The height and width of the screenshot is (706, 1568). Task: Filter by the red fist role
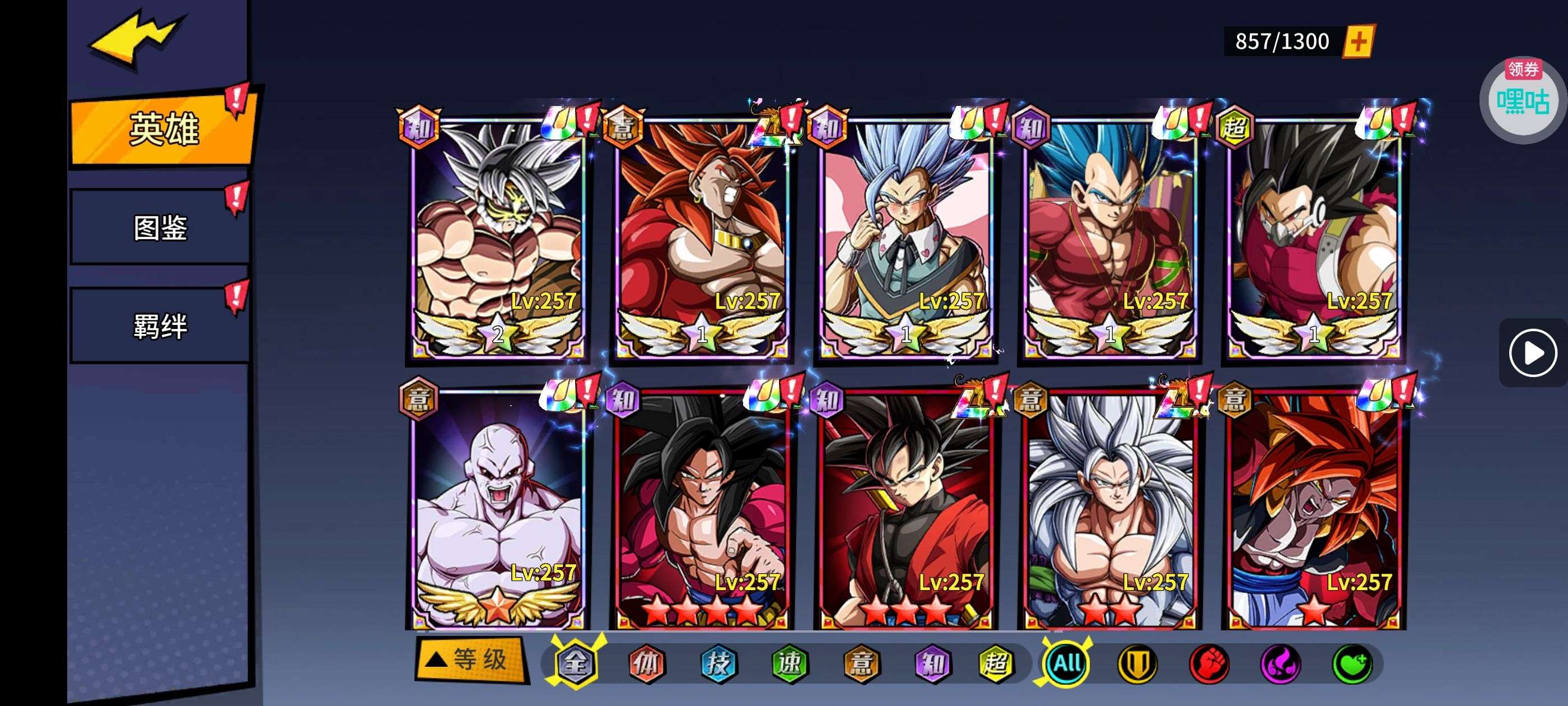tap(1209, 663)
